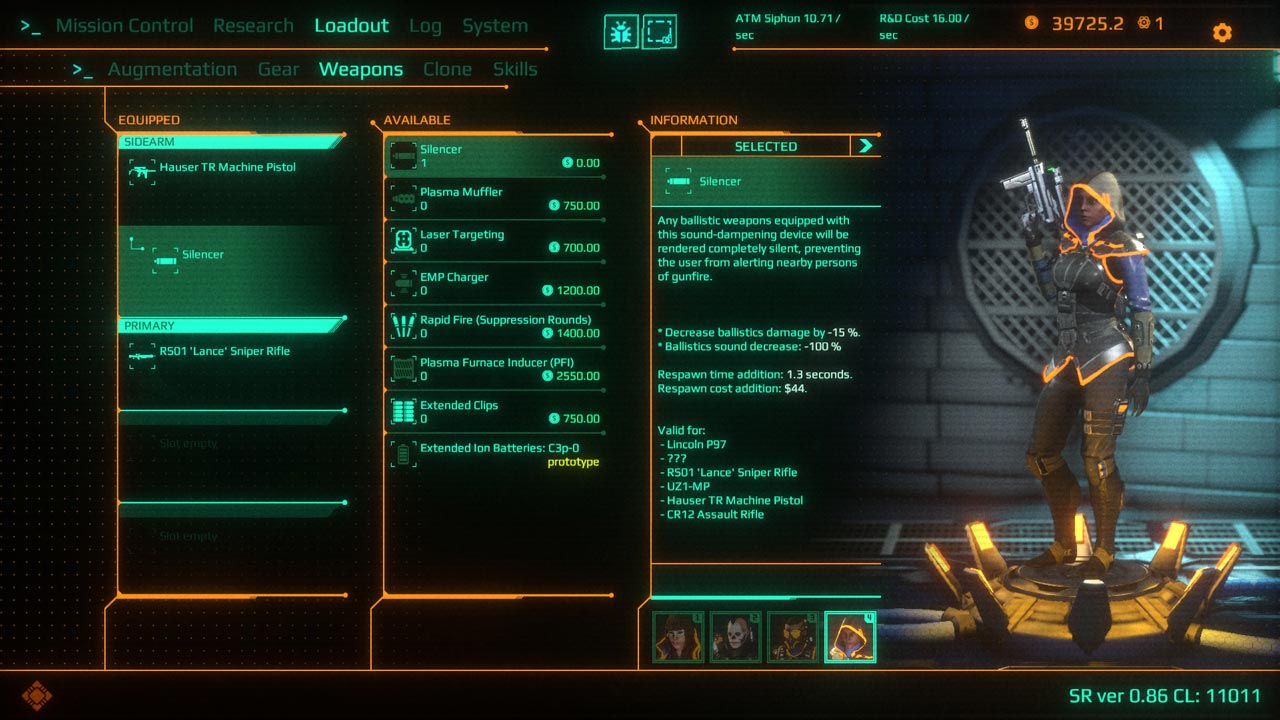Open the Clone sub-tab
The image size is (1280, 720).
pos(447,69)
